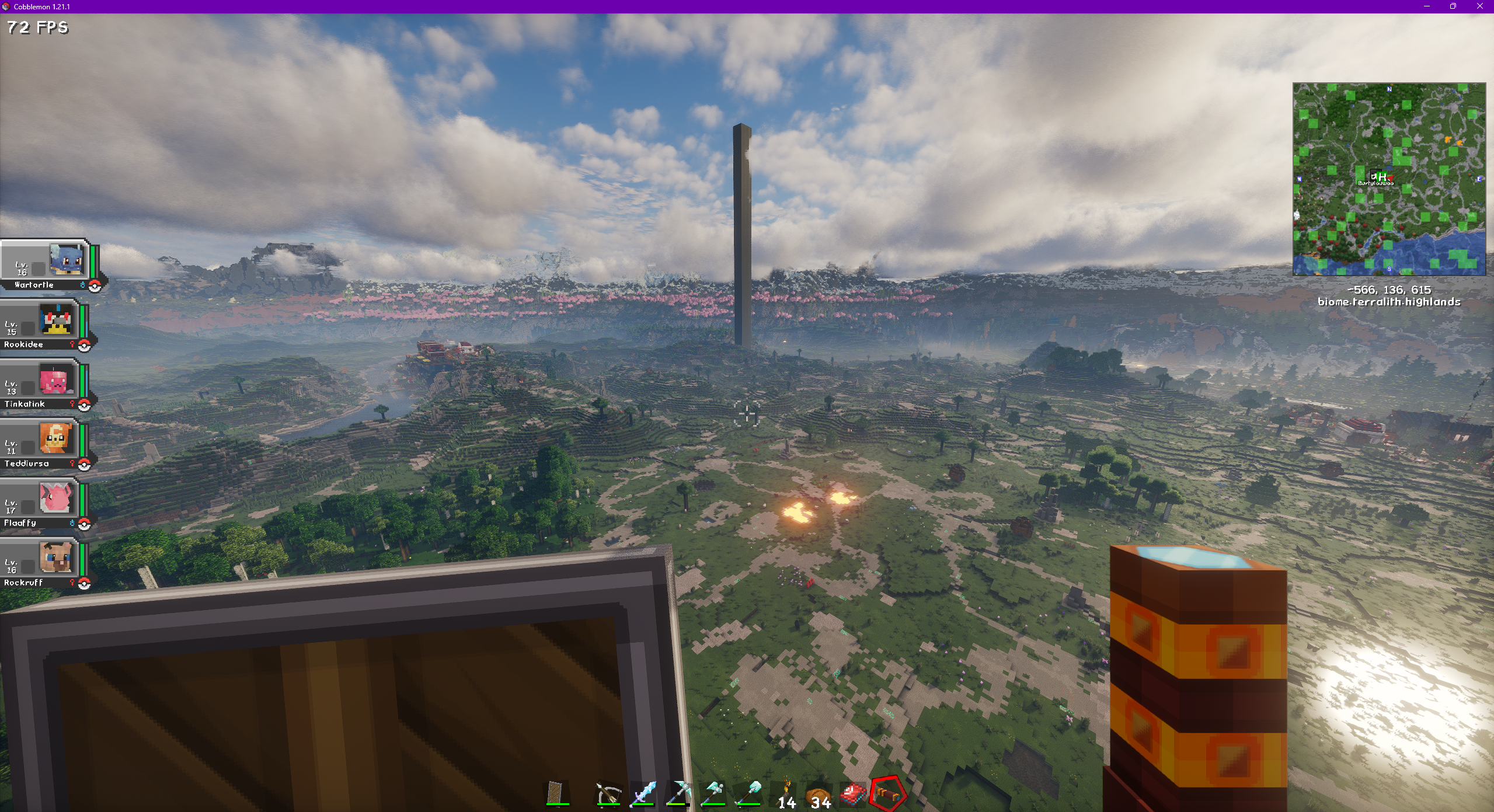Choose Rockruff from the party list

point(42,563)
